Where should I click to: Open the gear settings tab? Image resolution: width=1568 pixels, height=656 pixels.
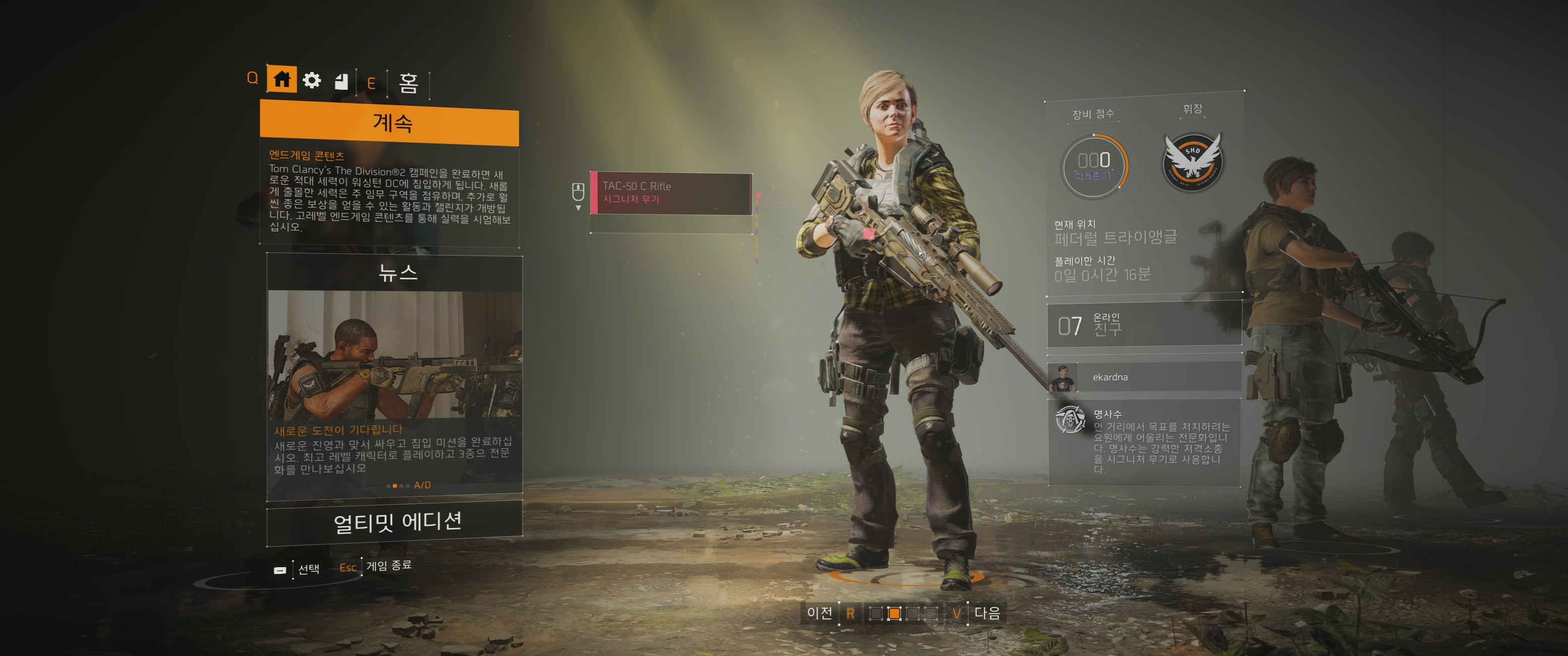(312, 80)
